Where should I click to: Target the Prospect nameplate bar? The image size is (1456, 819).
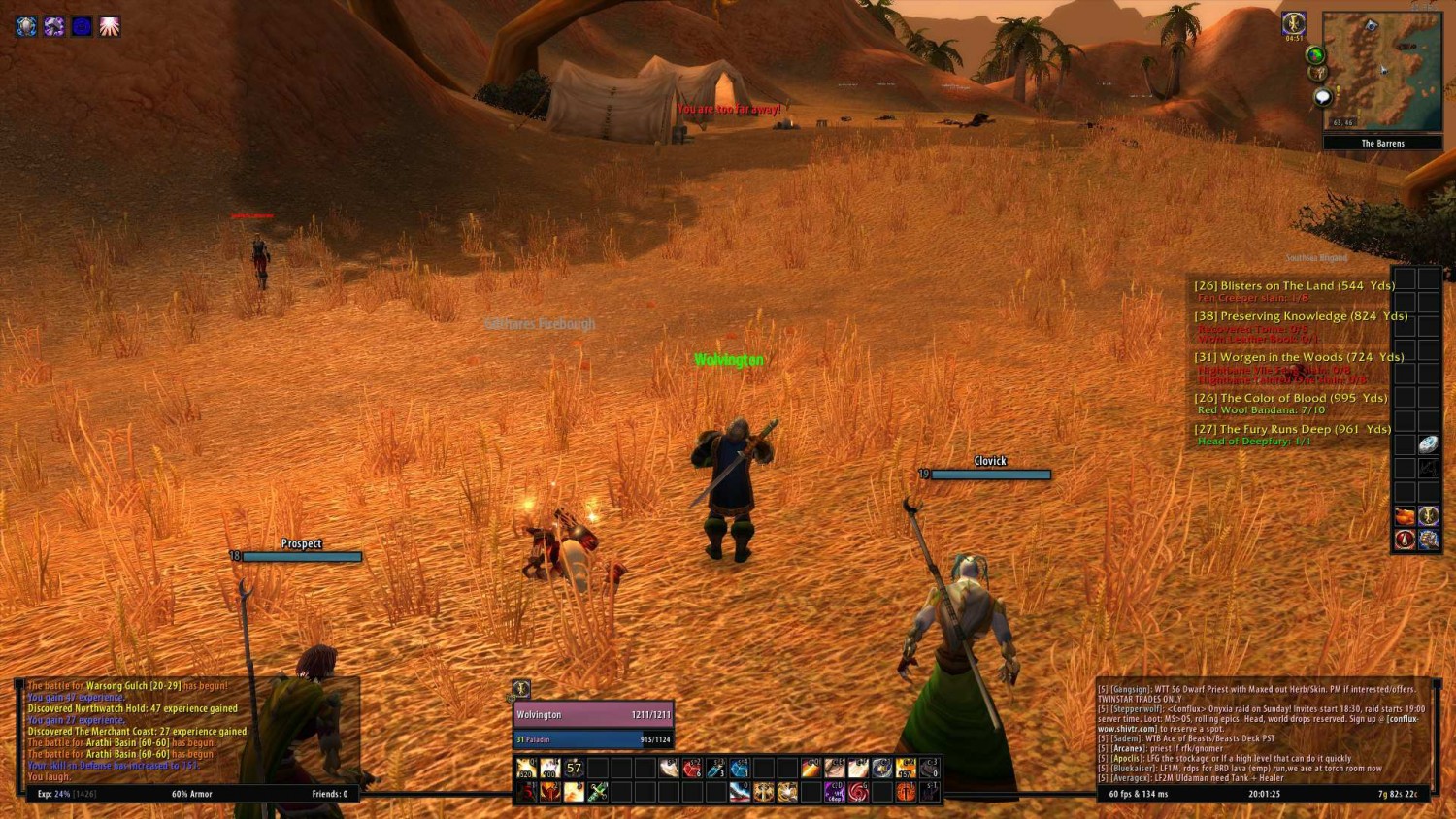tap(302, 557)
